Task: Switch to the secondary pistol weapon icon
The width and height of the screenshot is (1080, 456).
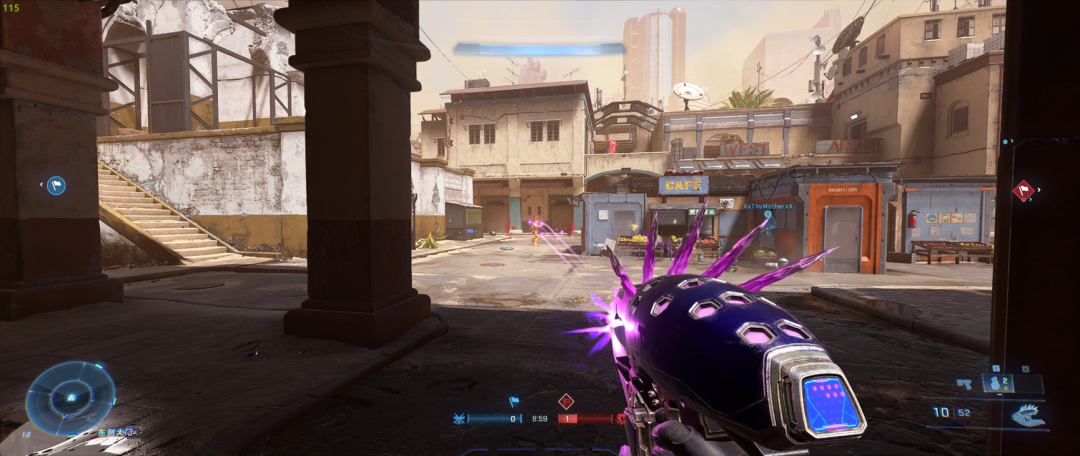Action: (965, 383)
